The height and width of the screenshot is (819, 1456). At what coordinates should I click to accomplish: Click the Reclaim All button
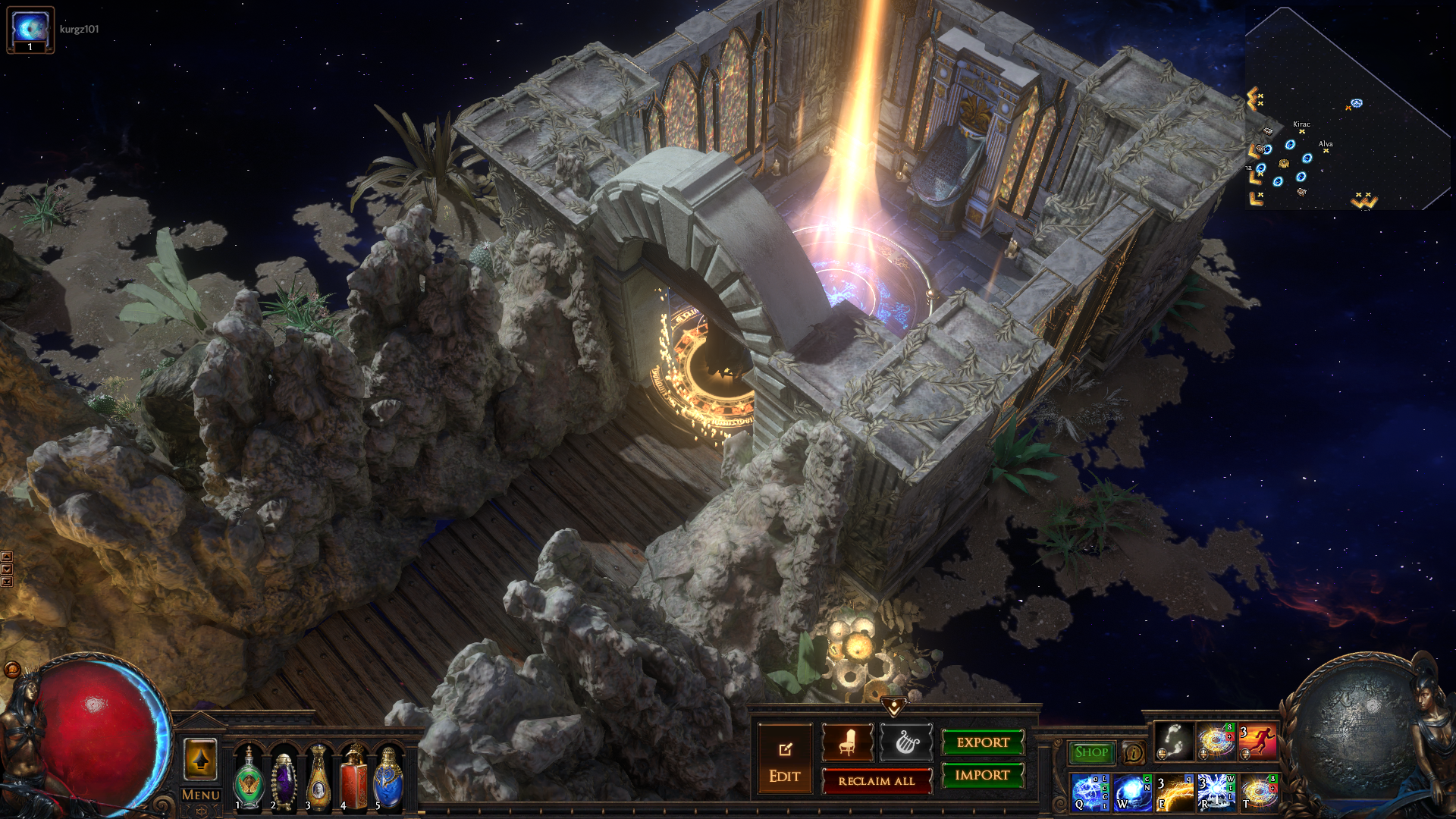[x=876, y=781]
